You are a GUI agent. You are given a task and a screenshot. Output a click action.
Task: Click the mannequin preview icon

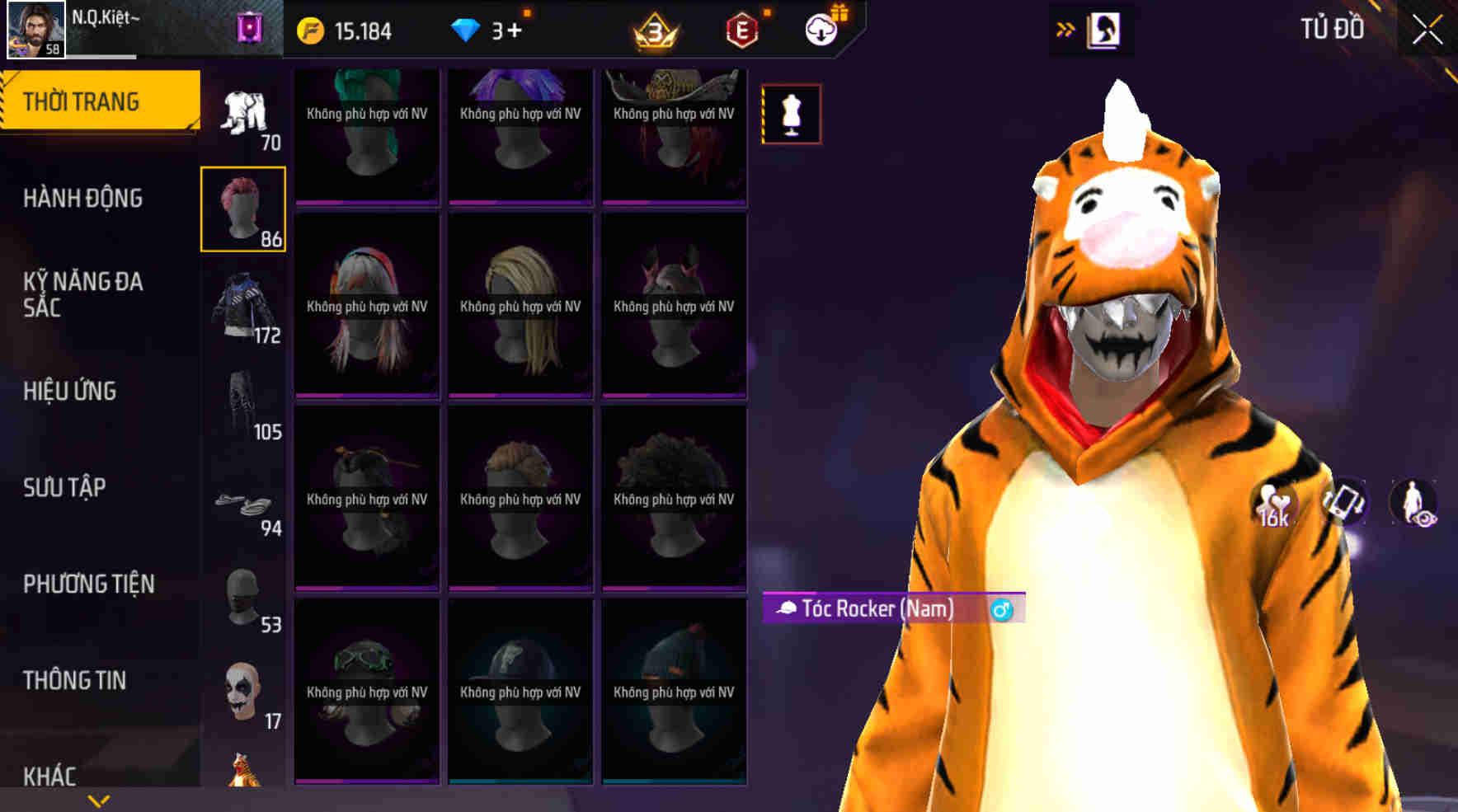789,114
